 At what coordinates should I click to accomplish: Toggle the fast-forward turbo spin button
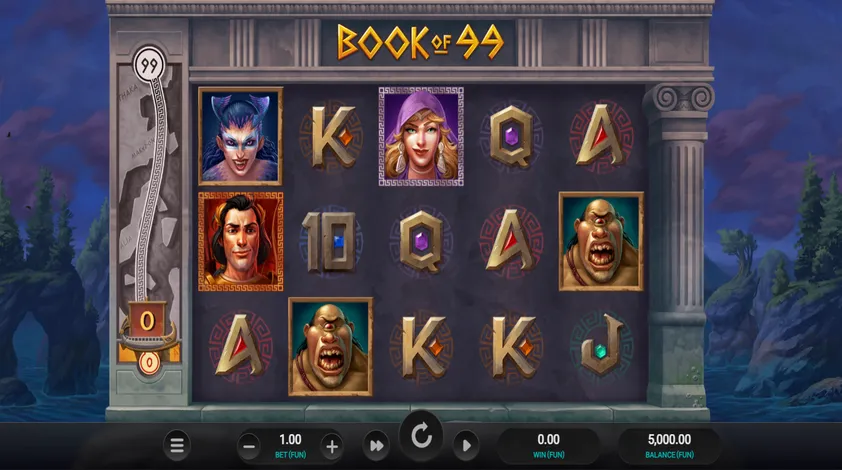point(377,446)
